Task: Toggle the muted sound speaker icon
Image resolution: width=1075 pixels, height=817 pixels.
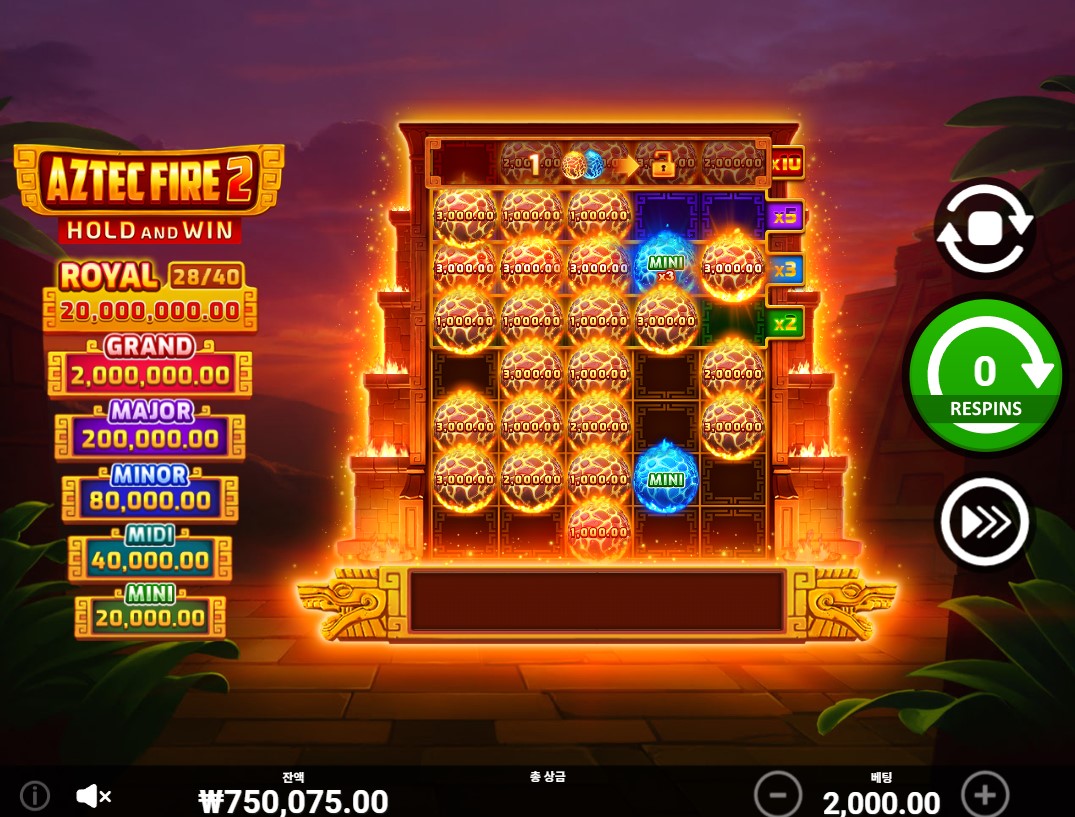Action: click(93, 796)
